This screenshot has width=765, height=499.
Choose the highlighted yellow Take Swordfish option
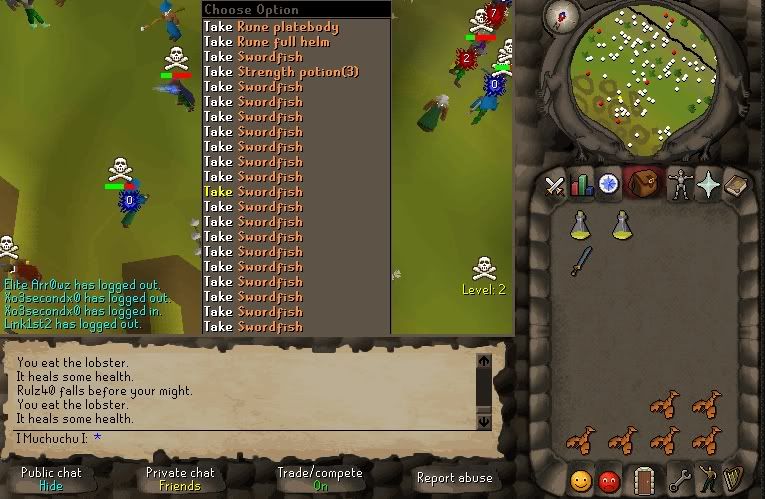[x=253, y=192]
